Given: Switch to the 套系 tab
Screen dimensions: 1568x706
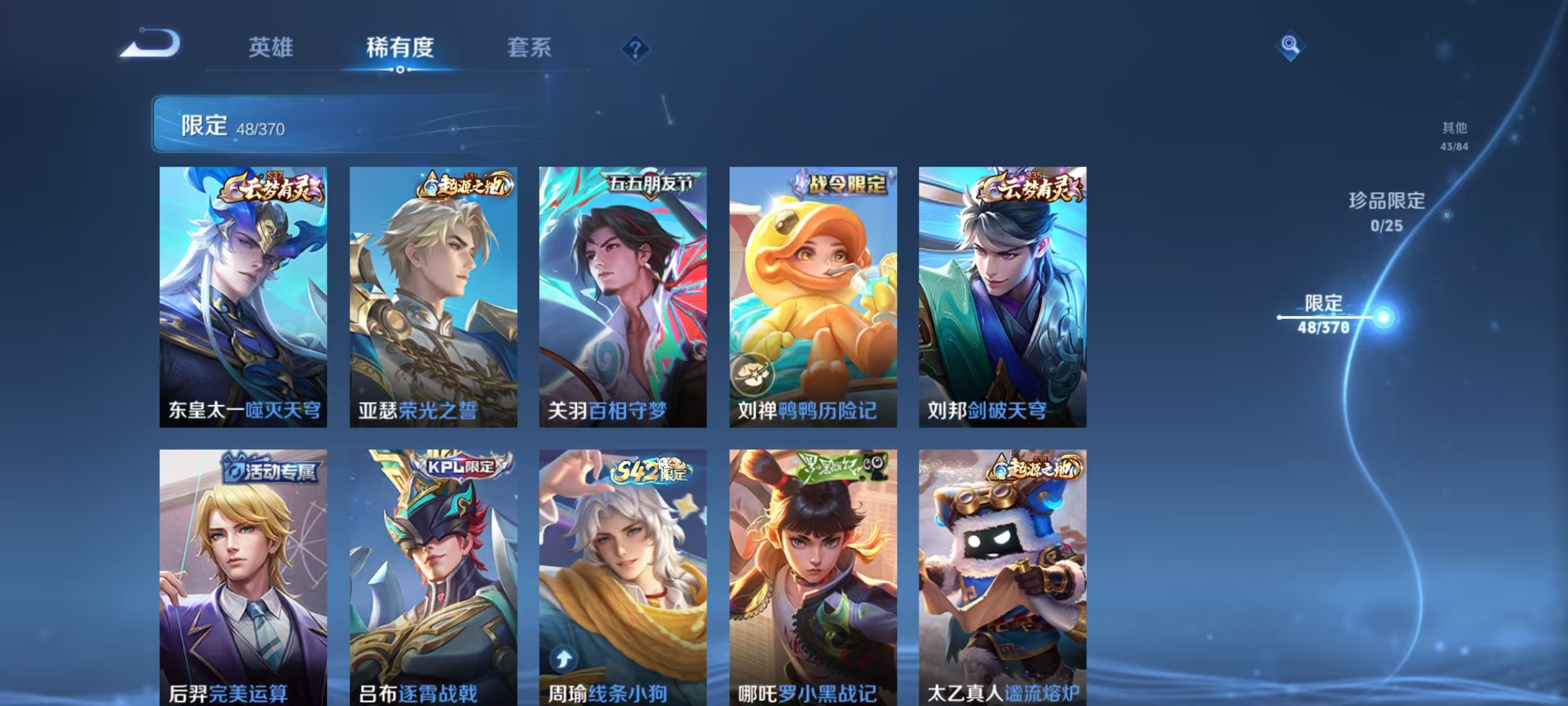Looking at the screenshot, I should [529, 48].
